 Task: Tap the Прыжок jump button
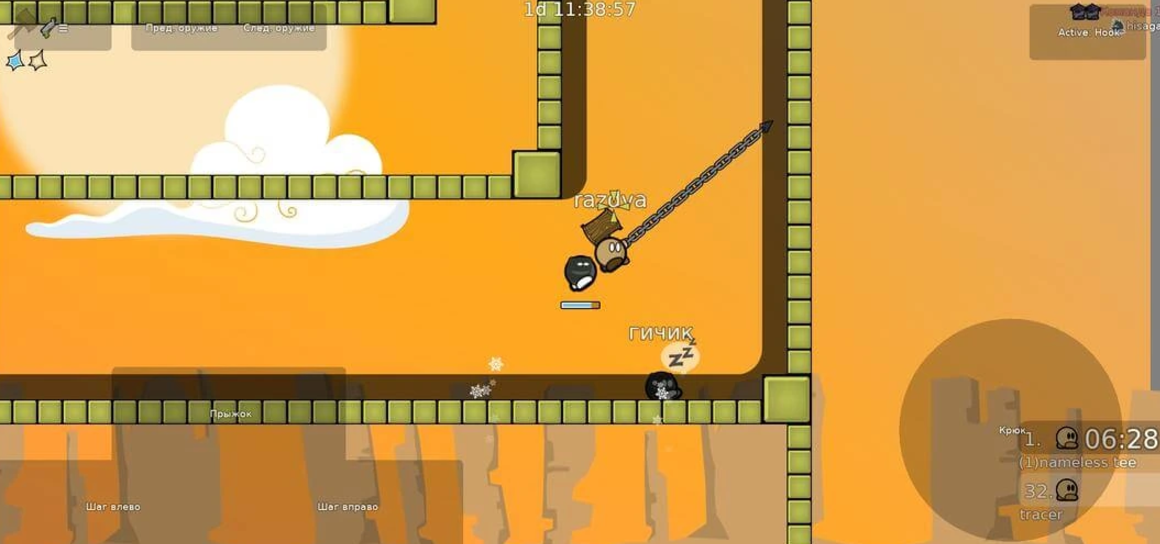click(x=229, y=413)
